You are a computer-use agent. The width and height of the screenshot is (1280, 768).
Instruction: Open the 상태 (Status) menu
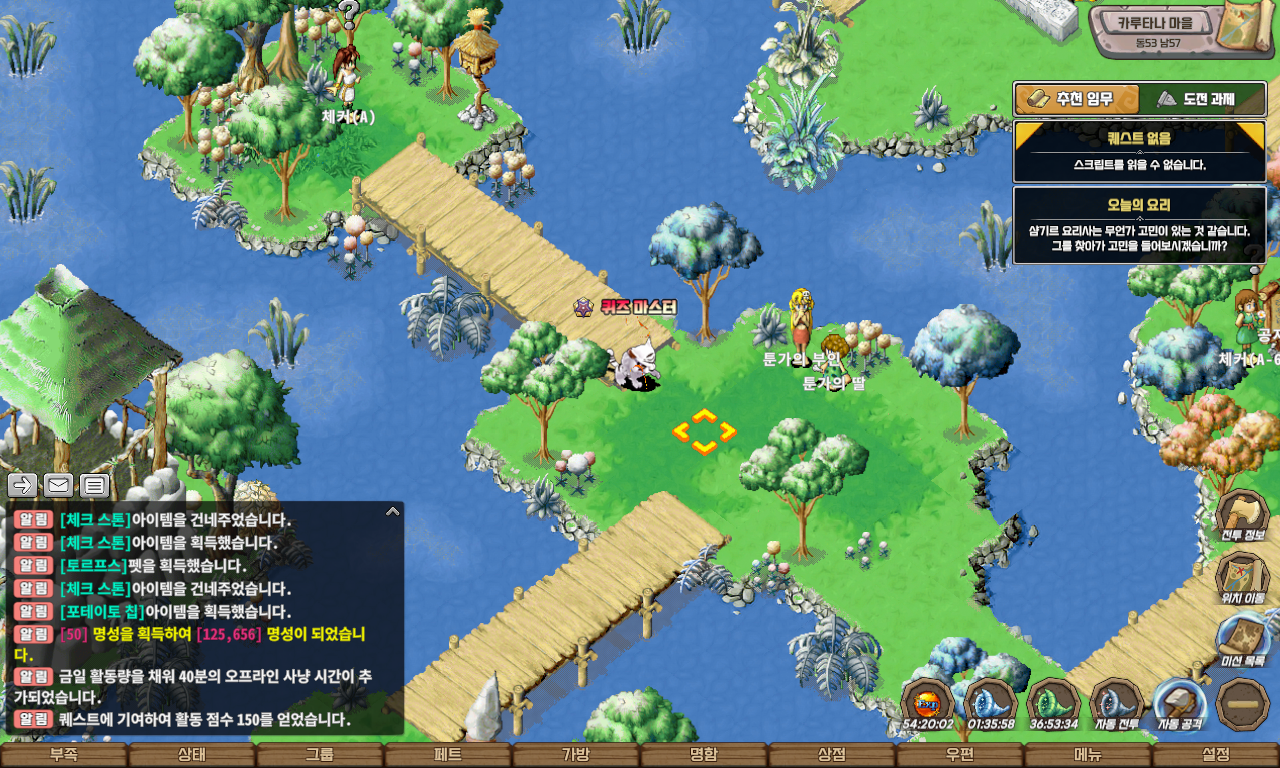click(x=192, y=755)
